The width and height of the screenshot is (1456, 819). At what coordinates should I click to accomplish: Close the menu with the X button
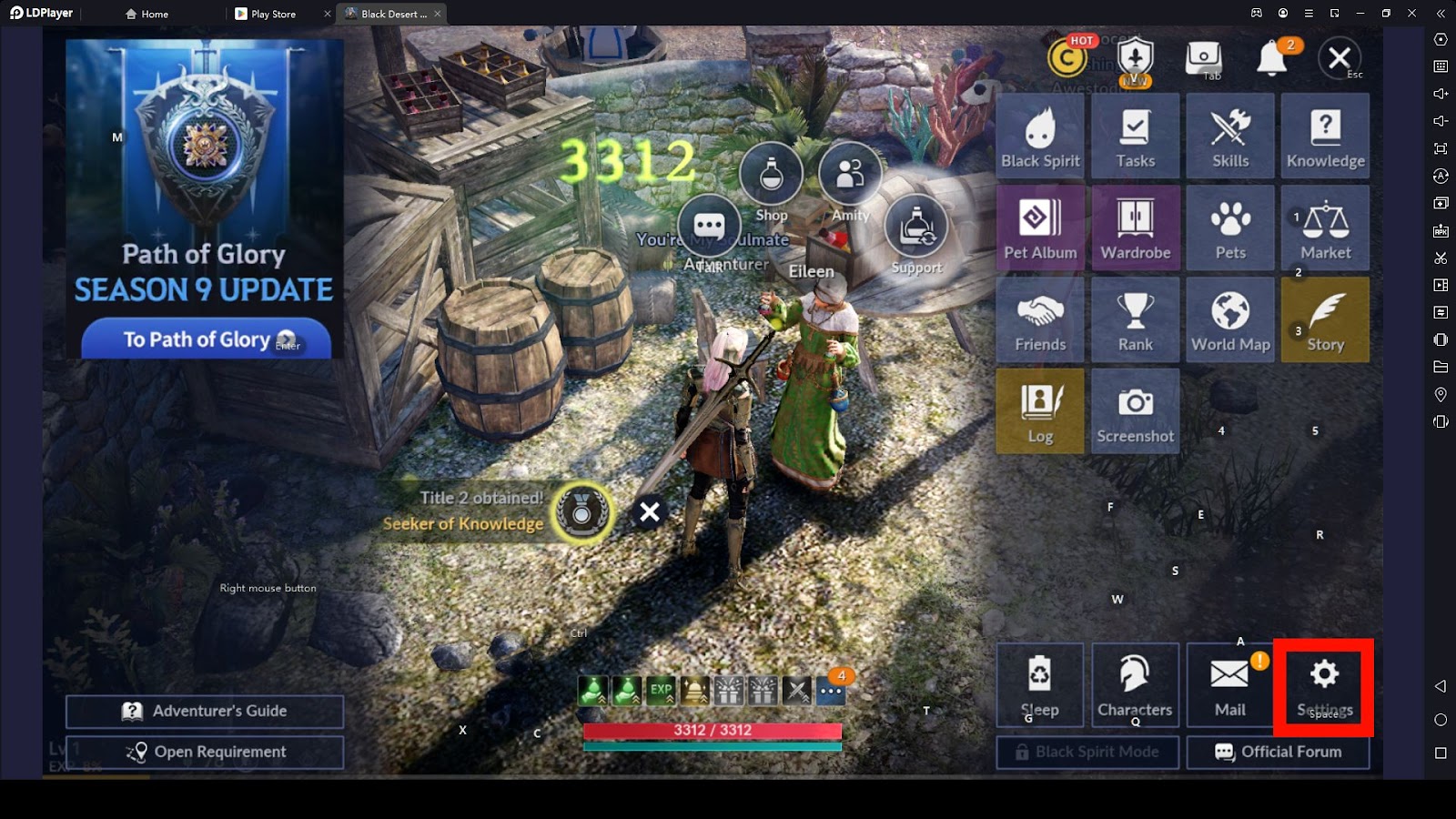1339,58
